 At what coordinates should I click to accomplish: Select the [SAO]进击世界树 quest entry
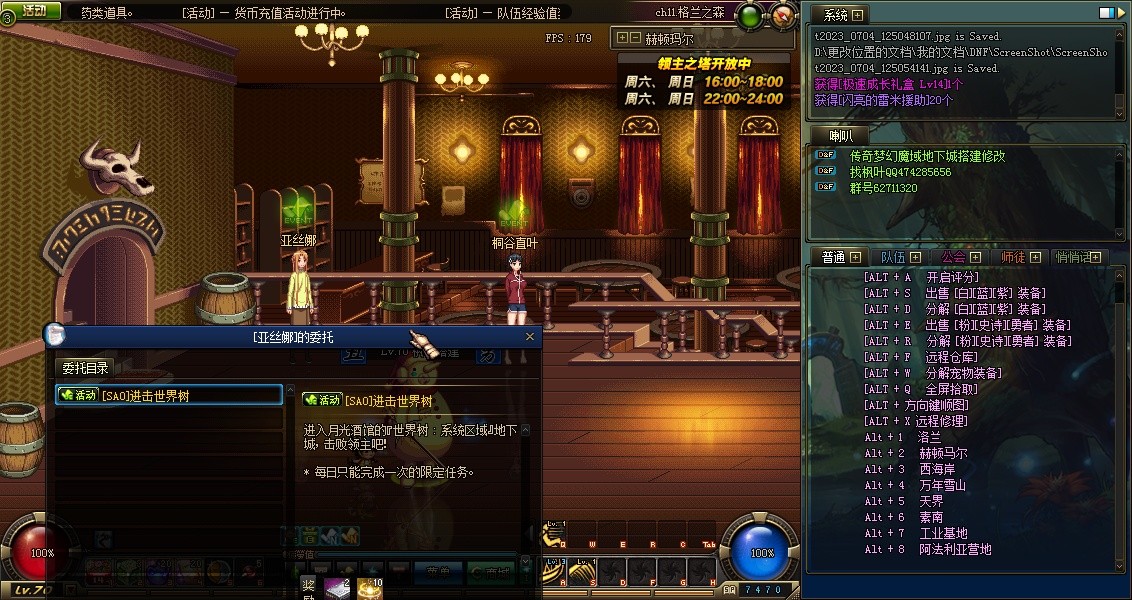168,395
